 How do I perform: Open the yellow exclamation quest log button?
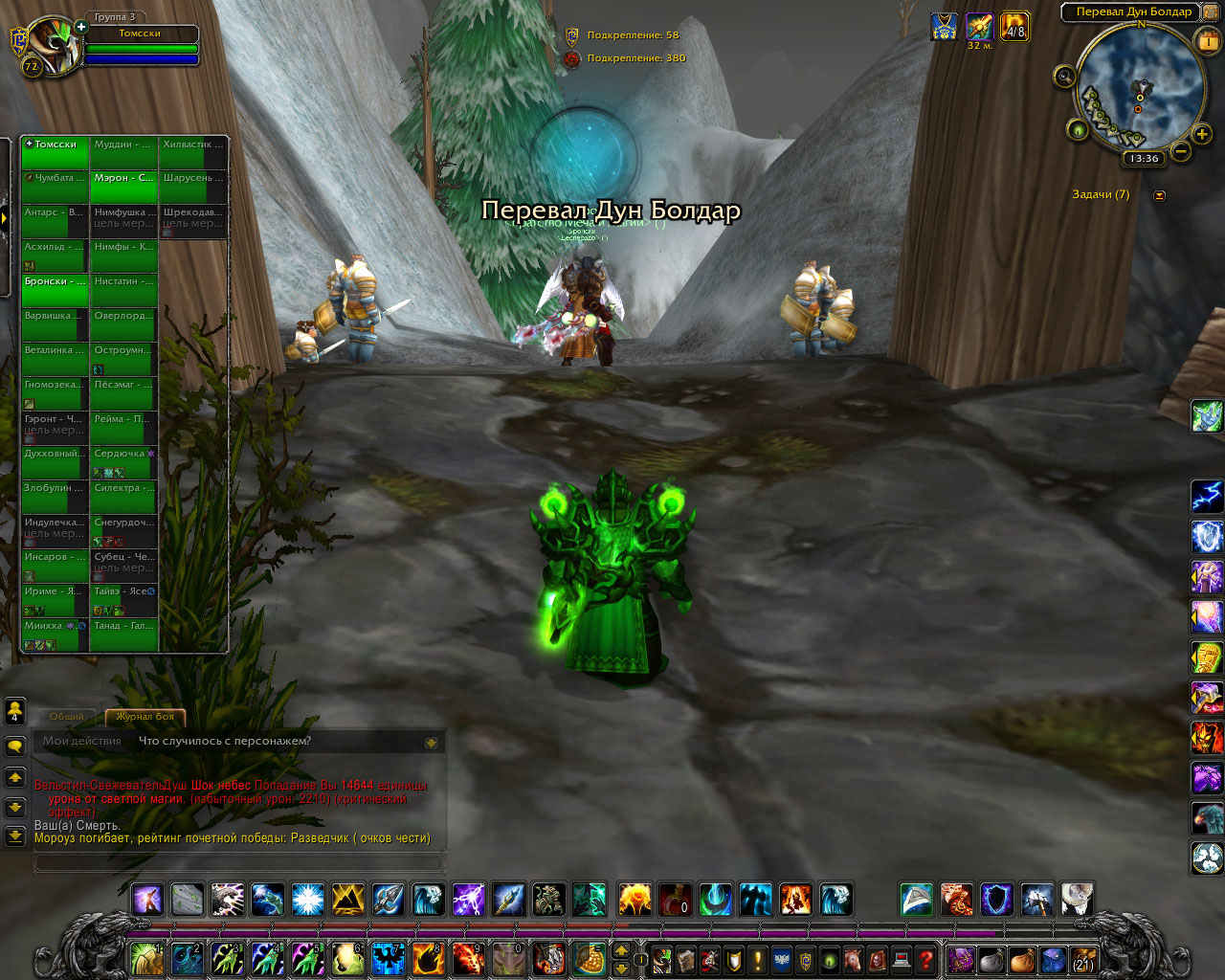point(758,959)
